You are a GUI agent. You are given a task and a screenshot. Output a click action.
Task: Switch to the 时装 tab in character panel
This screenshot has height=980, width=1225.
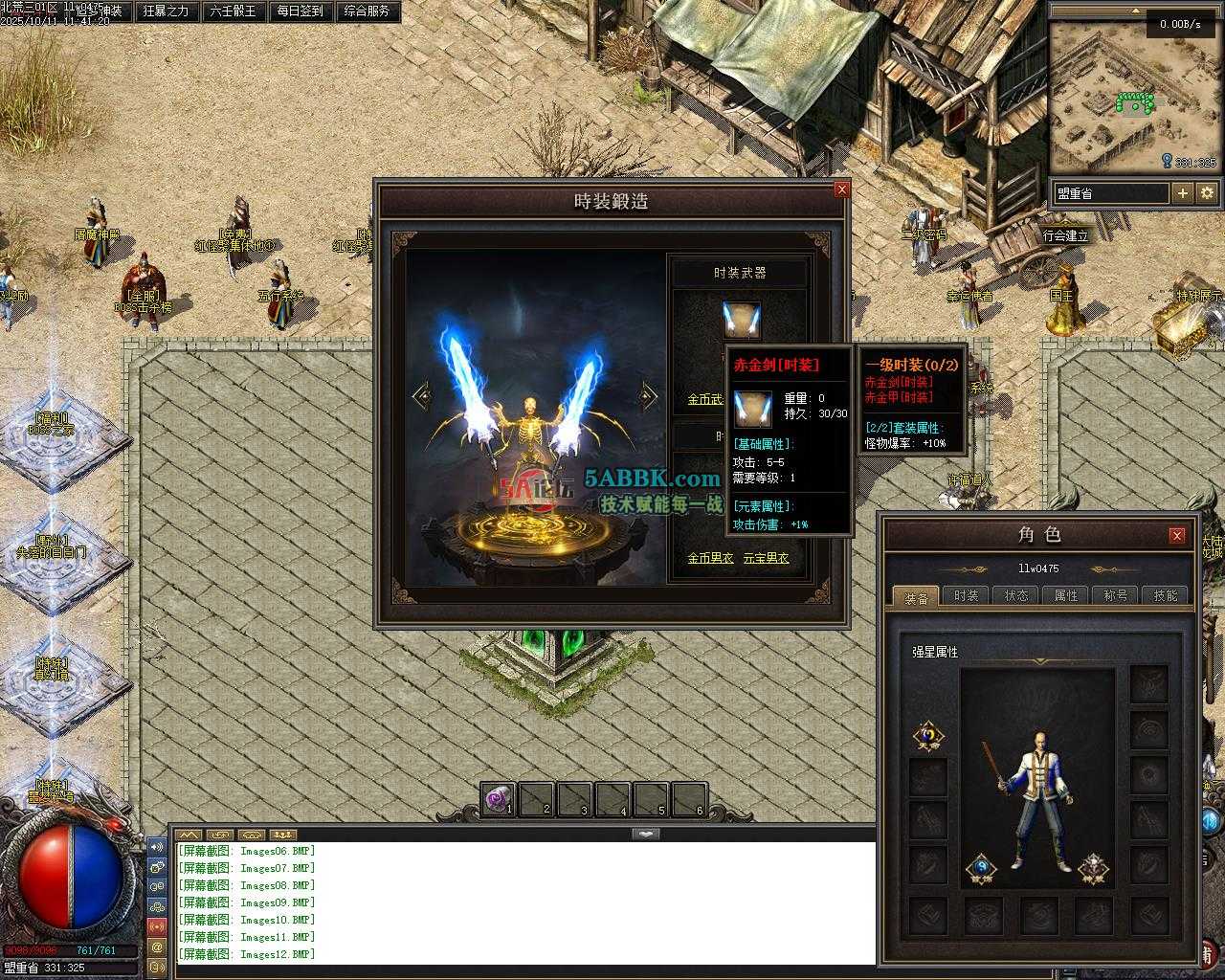pyautogui.click(x=966, y=595)
